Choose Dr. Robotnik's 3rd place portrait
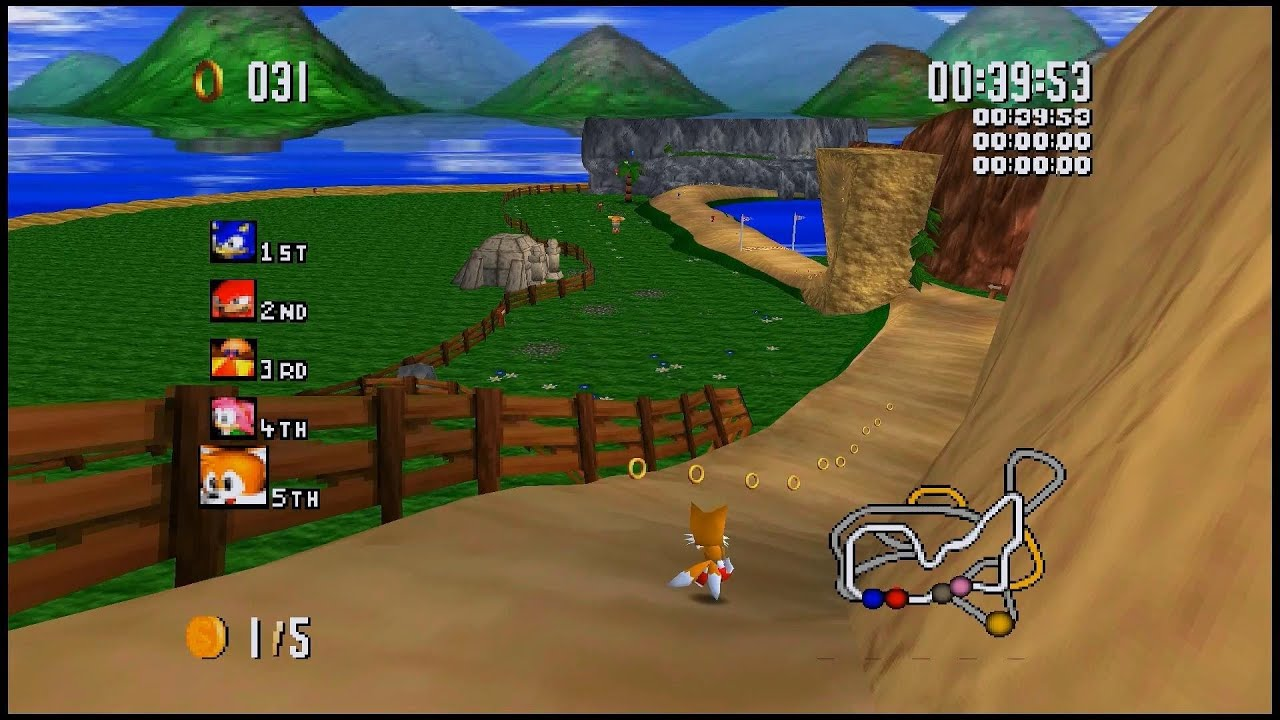1280x720 pixels. coord(233,359)
